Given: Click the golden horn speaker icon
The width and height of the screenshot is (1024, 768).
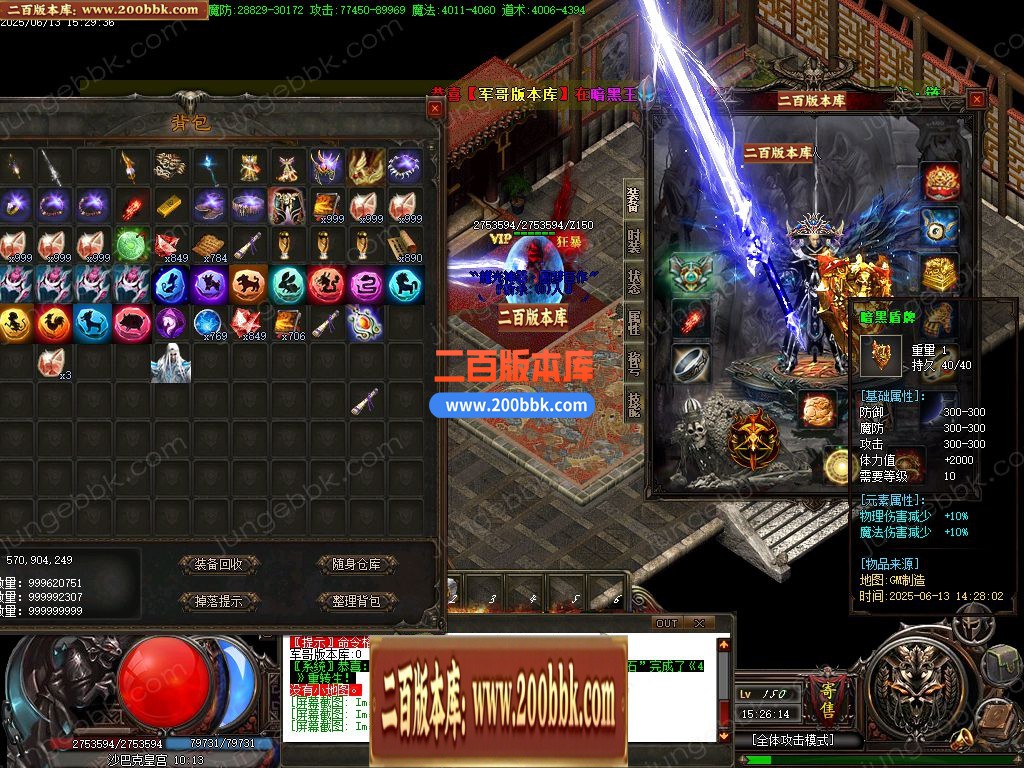Looking at the screenshot, I should pos(961,739).
